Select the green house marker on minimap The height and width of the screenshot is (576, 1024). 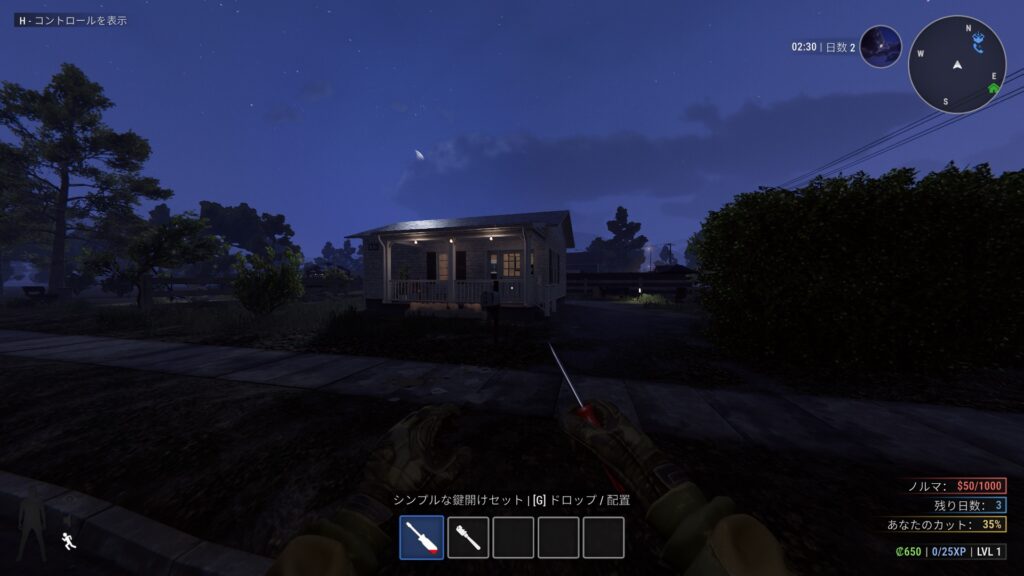click(993, 88)
